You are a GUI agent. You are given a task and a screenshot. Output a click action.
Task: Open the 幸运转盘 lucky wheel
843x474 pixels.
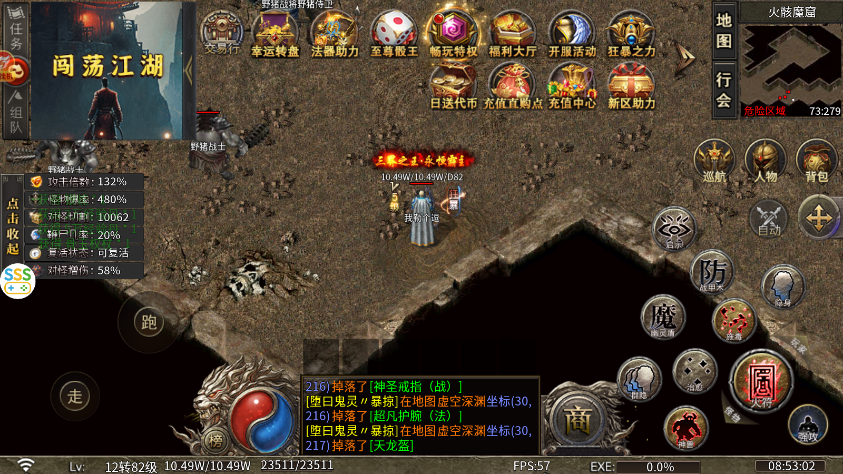click(x=276, y=33)
